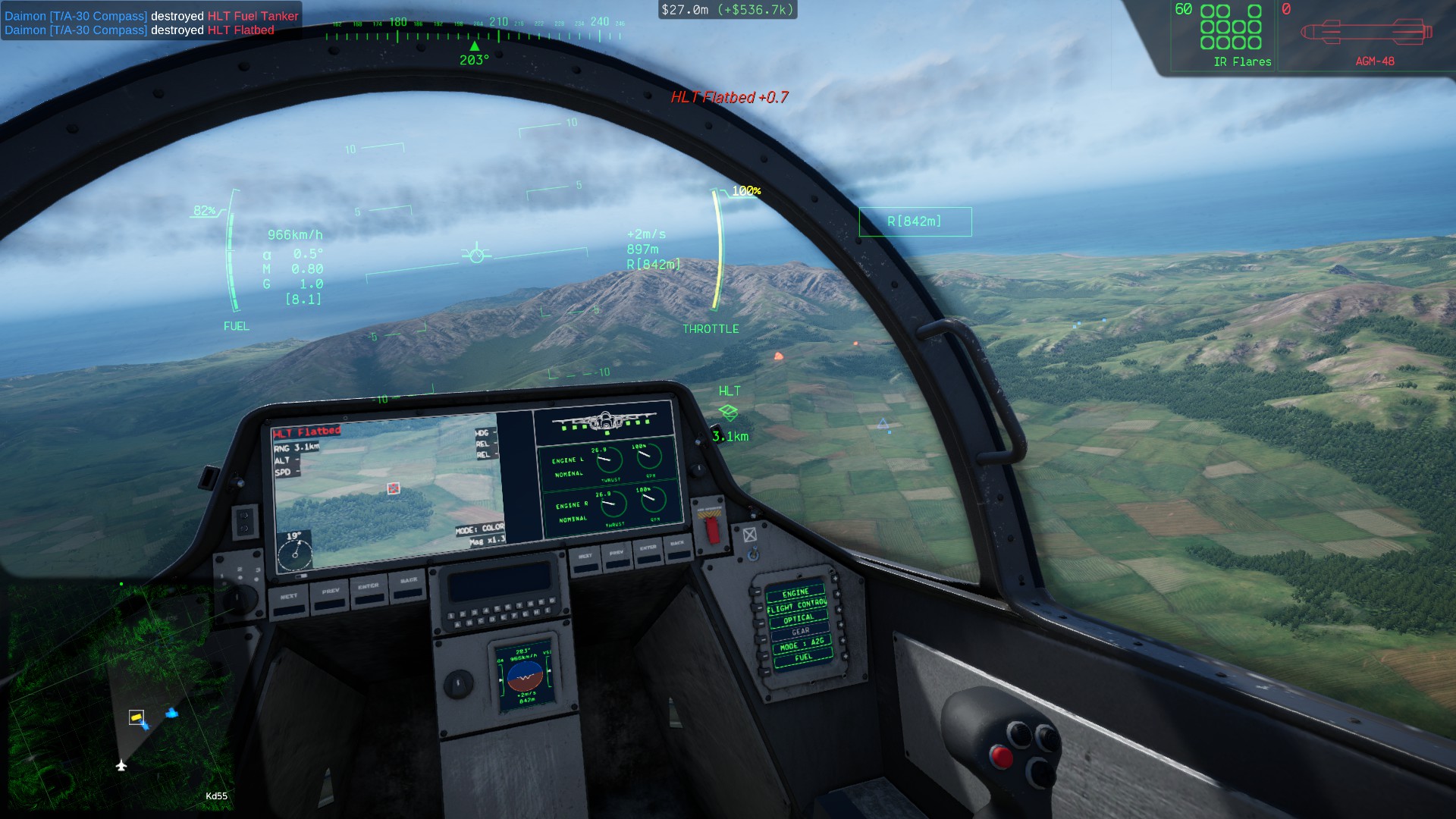Screen dimensions: 1456x819
Task: Switch the MODE : A2G entry
Action: click(x=802, y=645)
